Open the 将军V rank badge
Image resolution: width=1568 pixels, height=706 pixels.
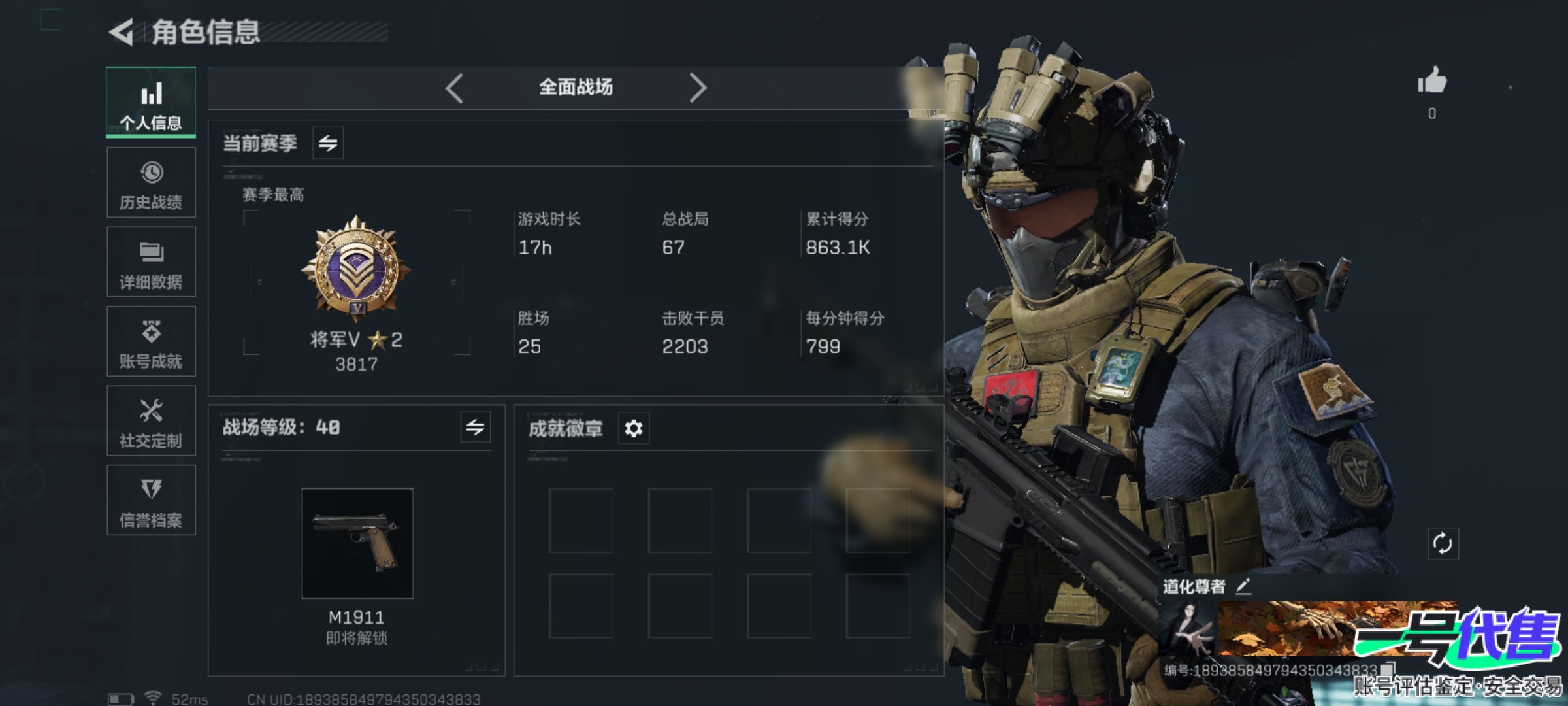(x=356, y=268)
